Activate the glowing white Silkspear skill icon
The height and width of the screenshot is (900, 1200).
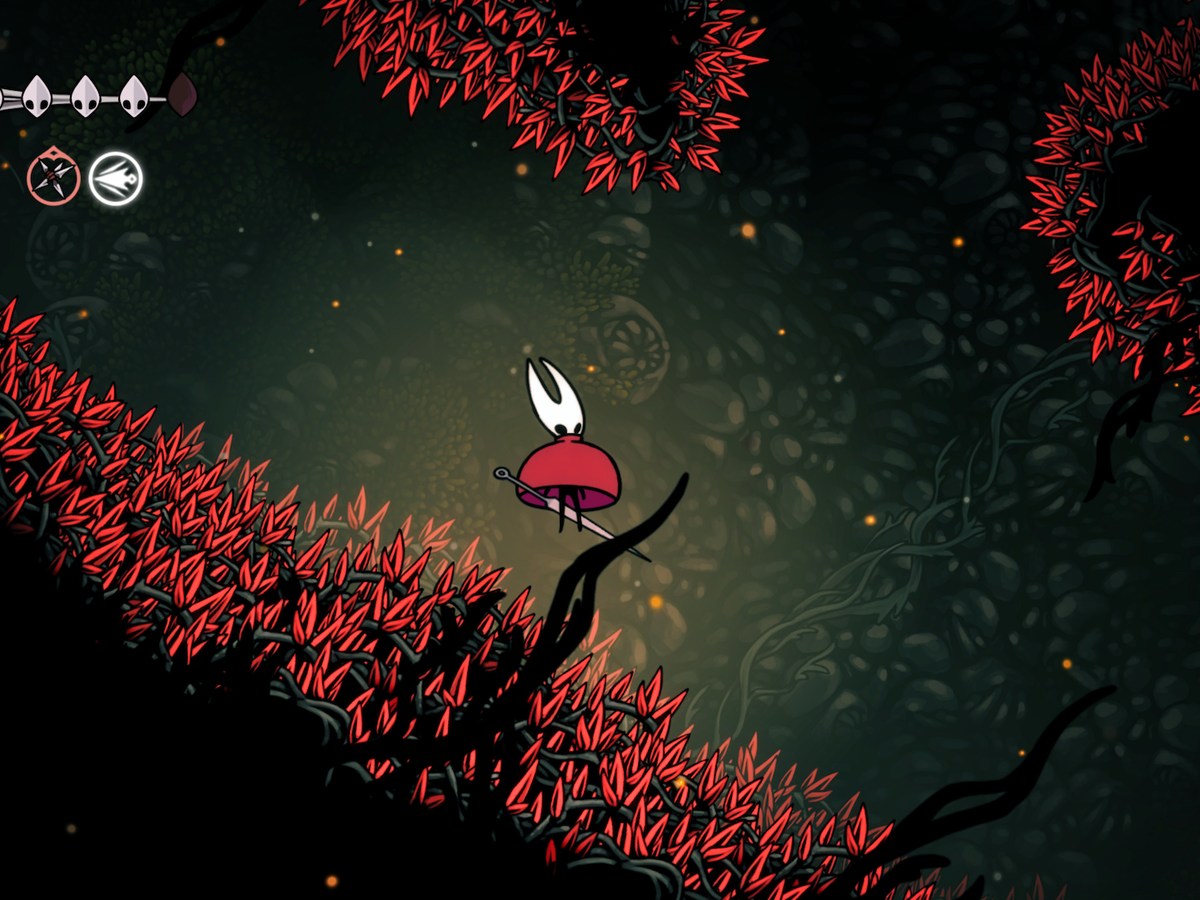(115, 179)
